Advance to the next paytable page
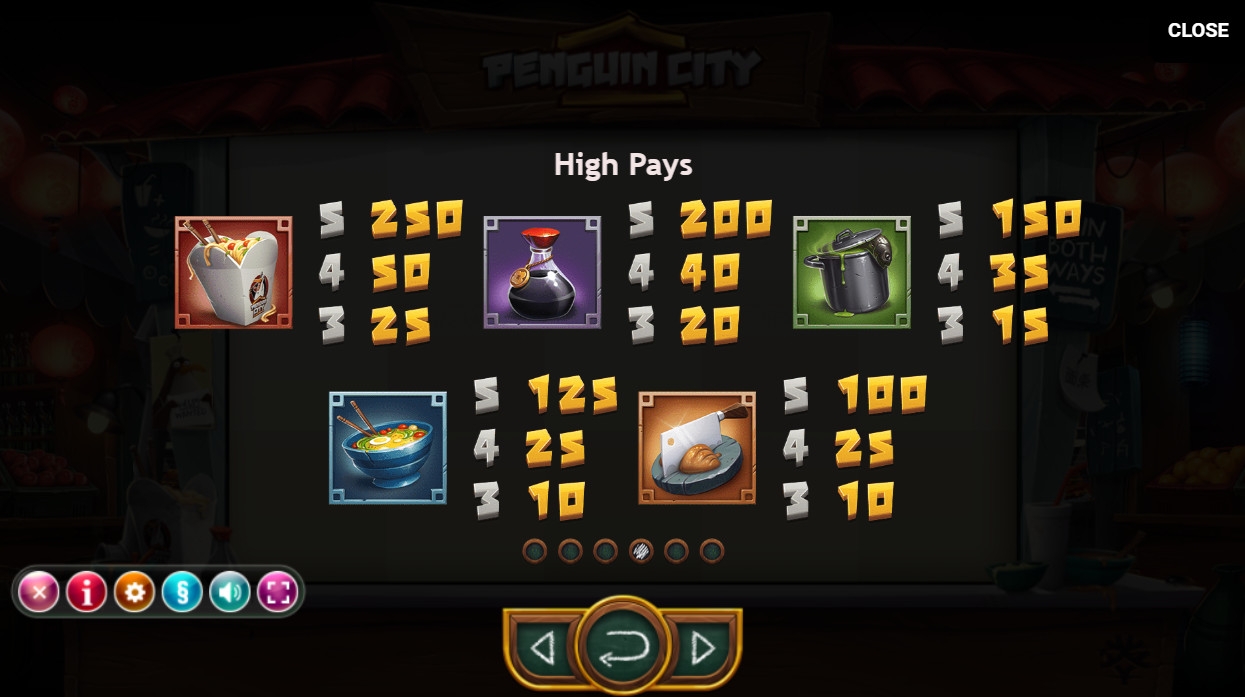Image resolution: width=1245 pixels, height=697 pixels. coord(703,649)
